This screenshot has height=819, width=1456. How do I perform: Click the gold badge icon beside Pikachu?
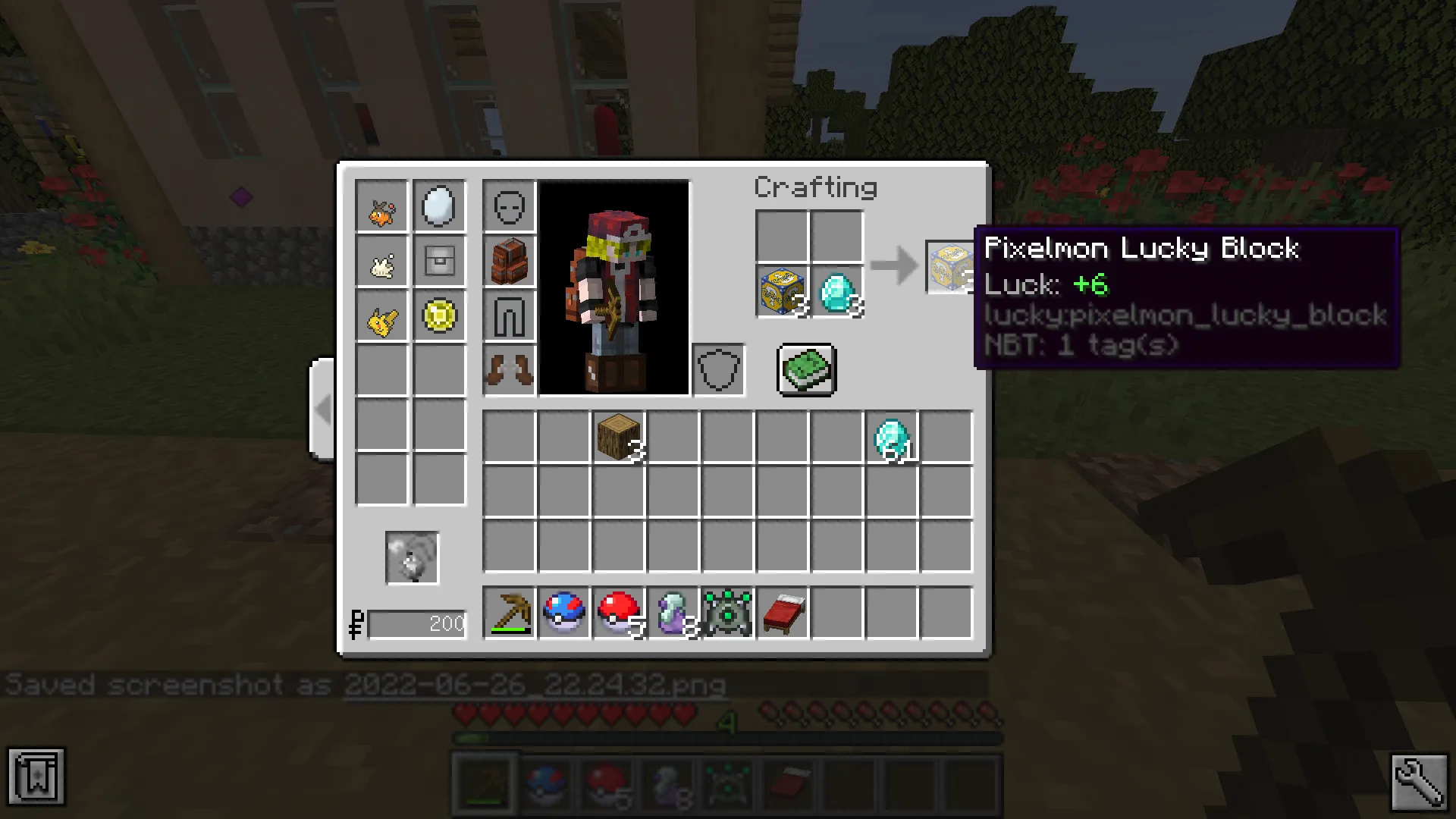(x=439, y=317)
